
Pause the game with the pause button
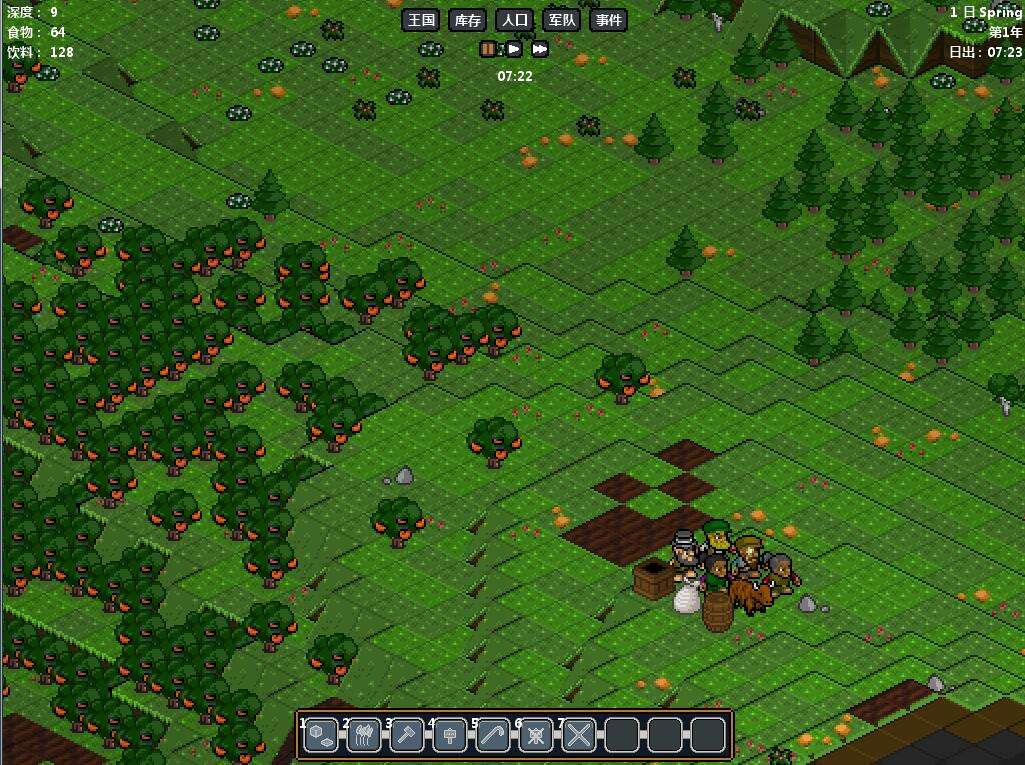pos(489,49)
